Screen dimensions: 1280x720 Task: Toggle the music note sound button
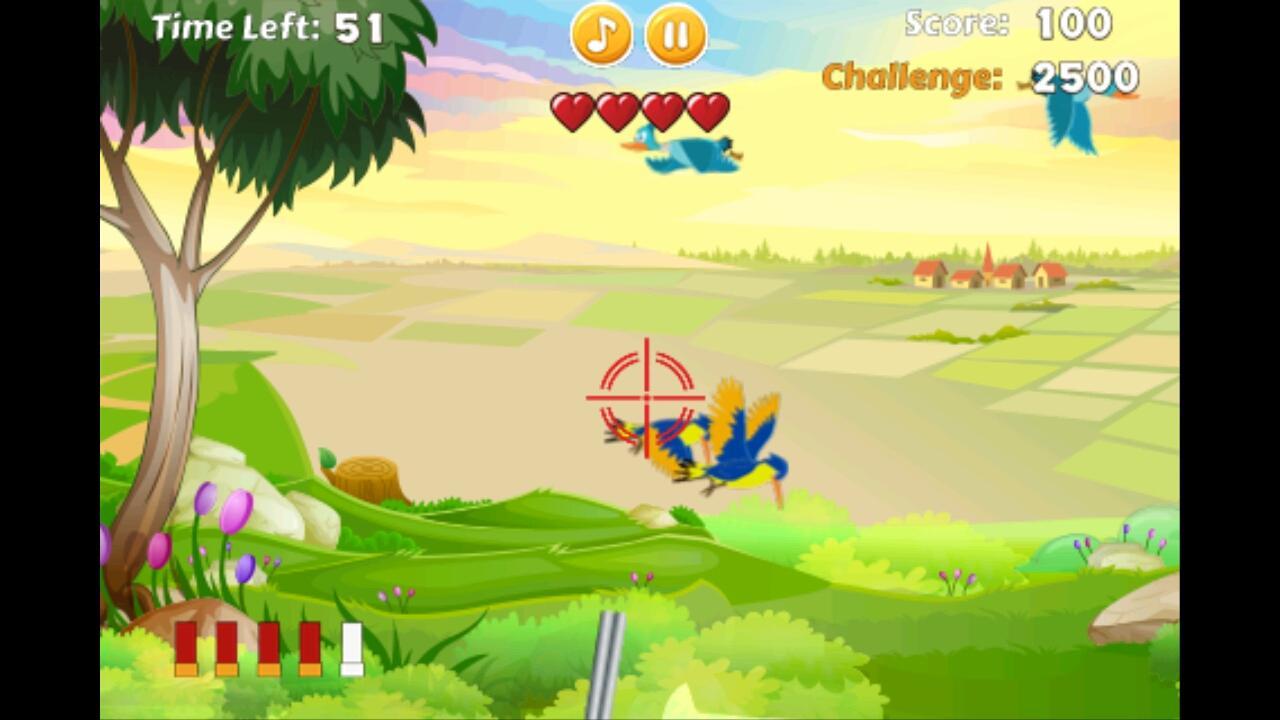pos(600,37)
